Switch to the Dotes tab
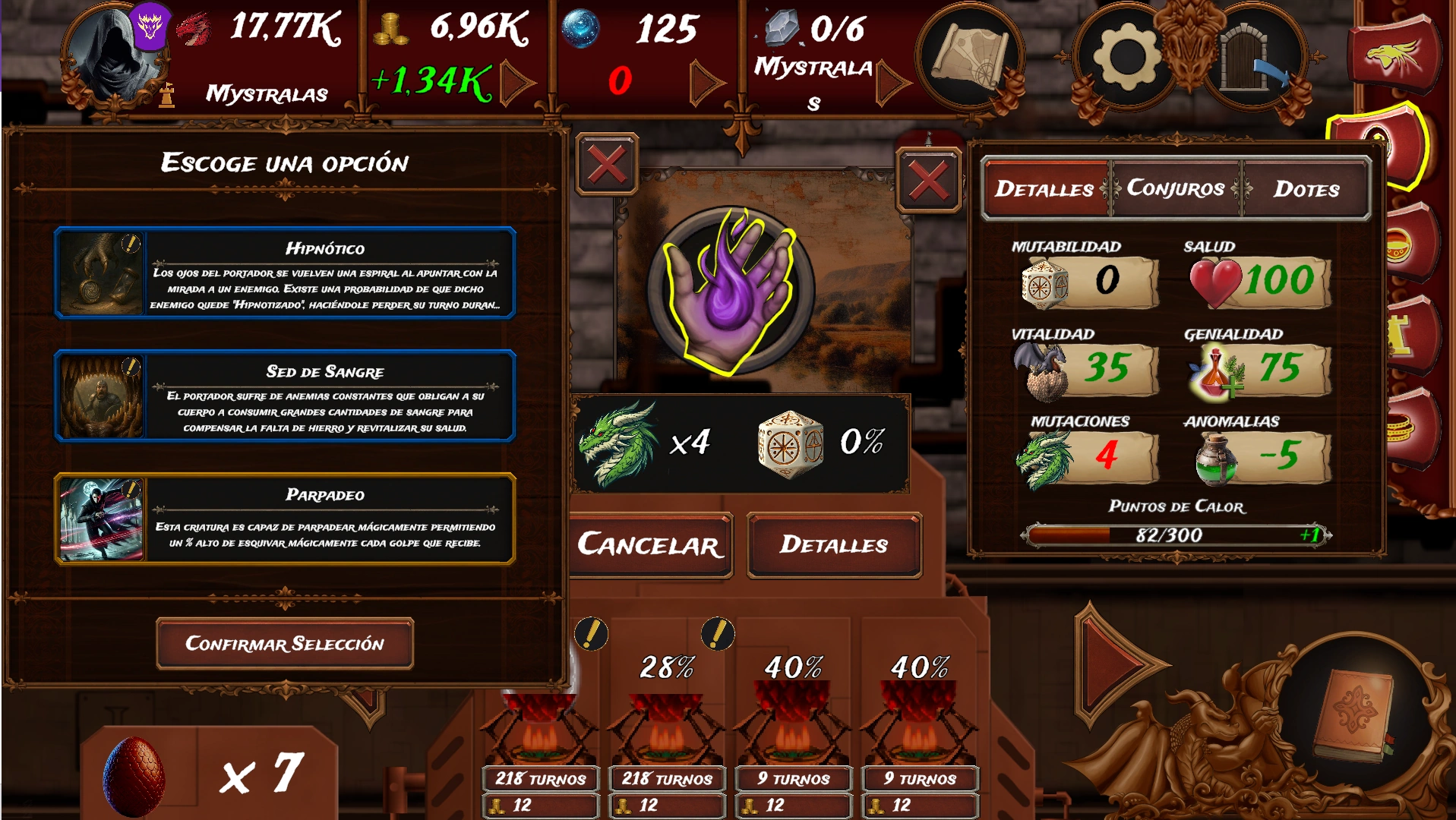Viewport: 1456px width, 820px height. (1306, 188)
